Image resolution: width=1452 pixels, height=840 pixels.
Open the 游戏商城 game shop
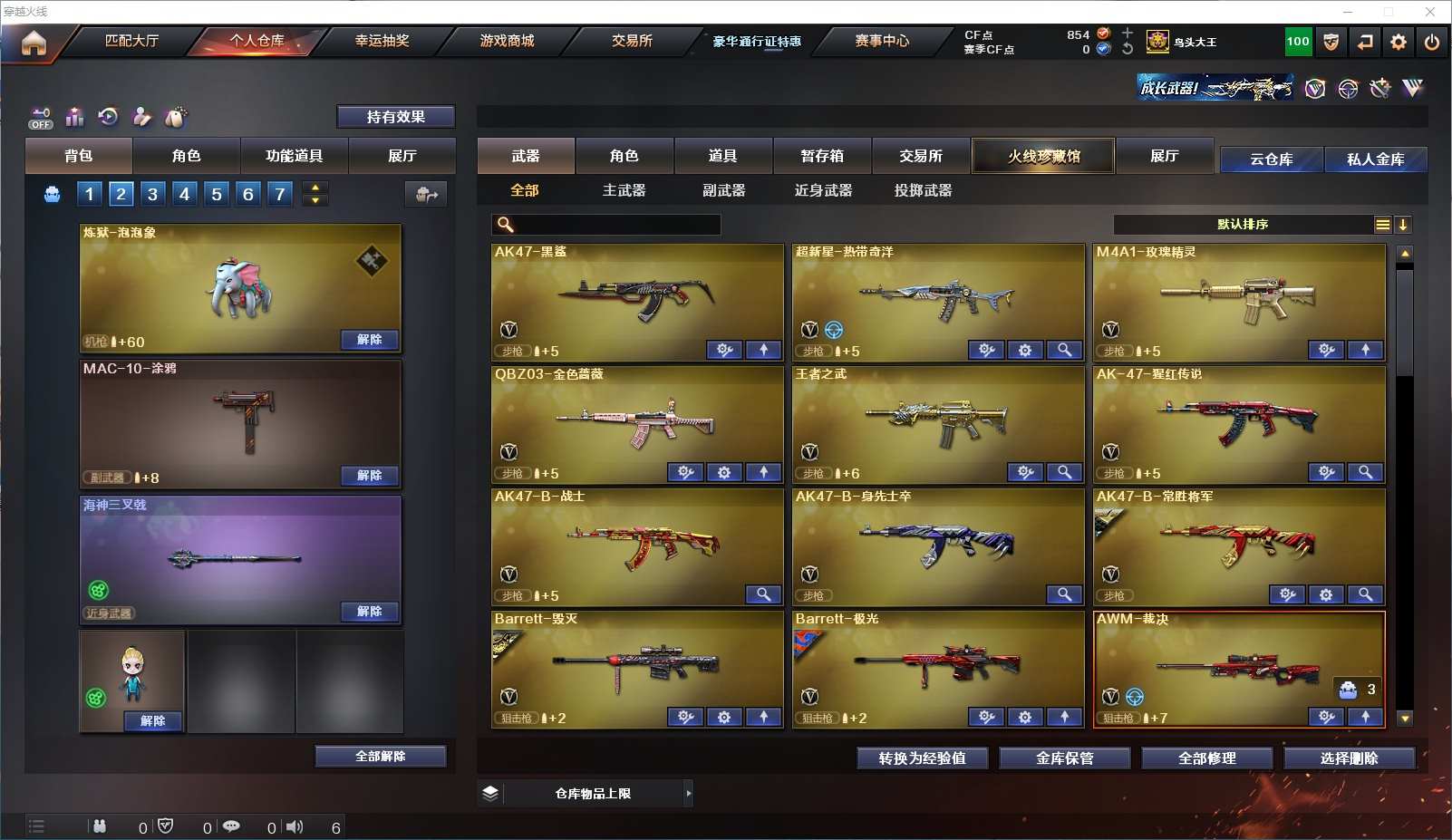click(507, 41)
